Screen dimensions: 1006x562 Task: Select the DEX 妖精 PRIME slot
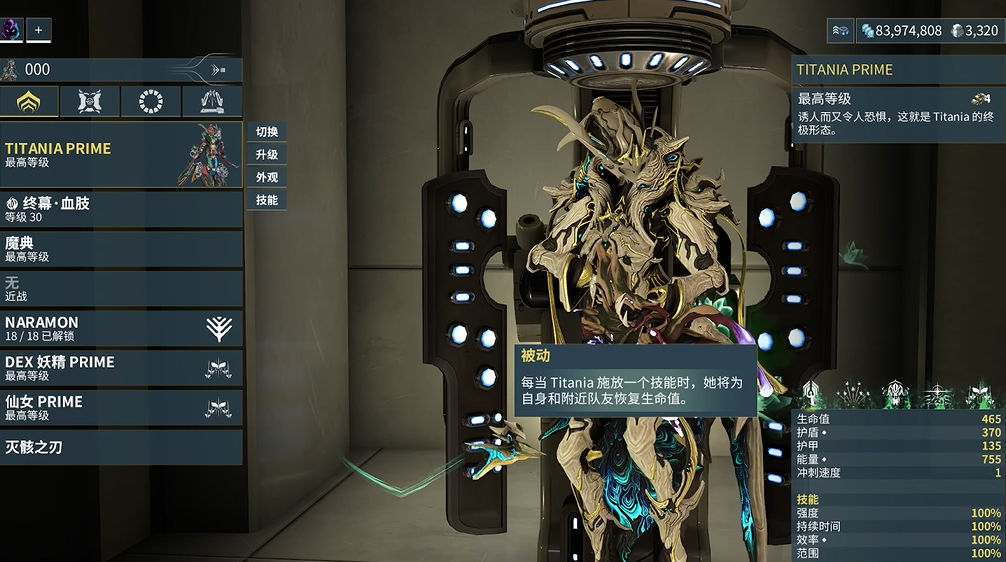(x=121, y=368)
